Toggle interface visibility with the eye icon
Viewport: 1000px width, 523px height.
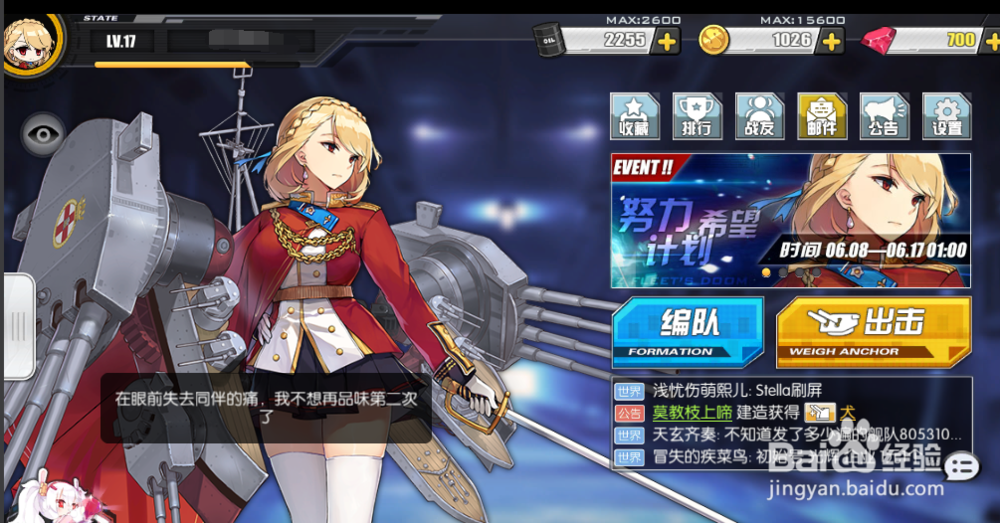pyautogui.click(x=42, y=133)
